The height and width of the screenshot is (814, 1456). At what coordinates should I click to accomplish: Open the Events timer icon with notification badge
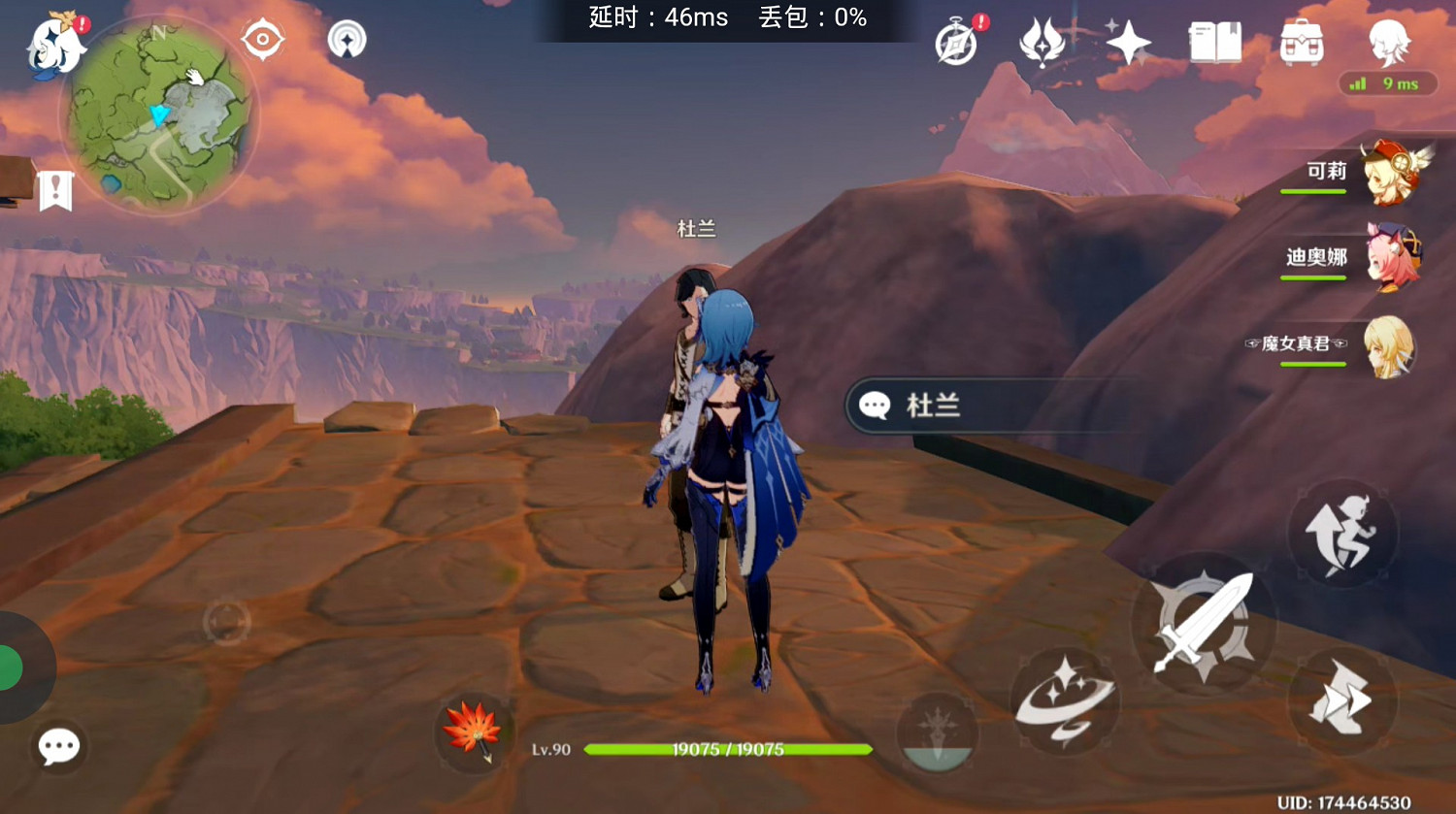pyautogui.click(x=954, y=41)
